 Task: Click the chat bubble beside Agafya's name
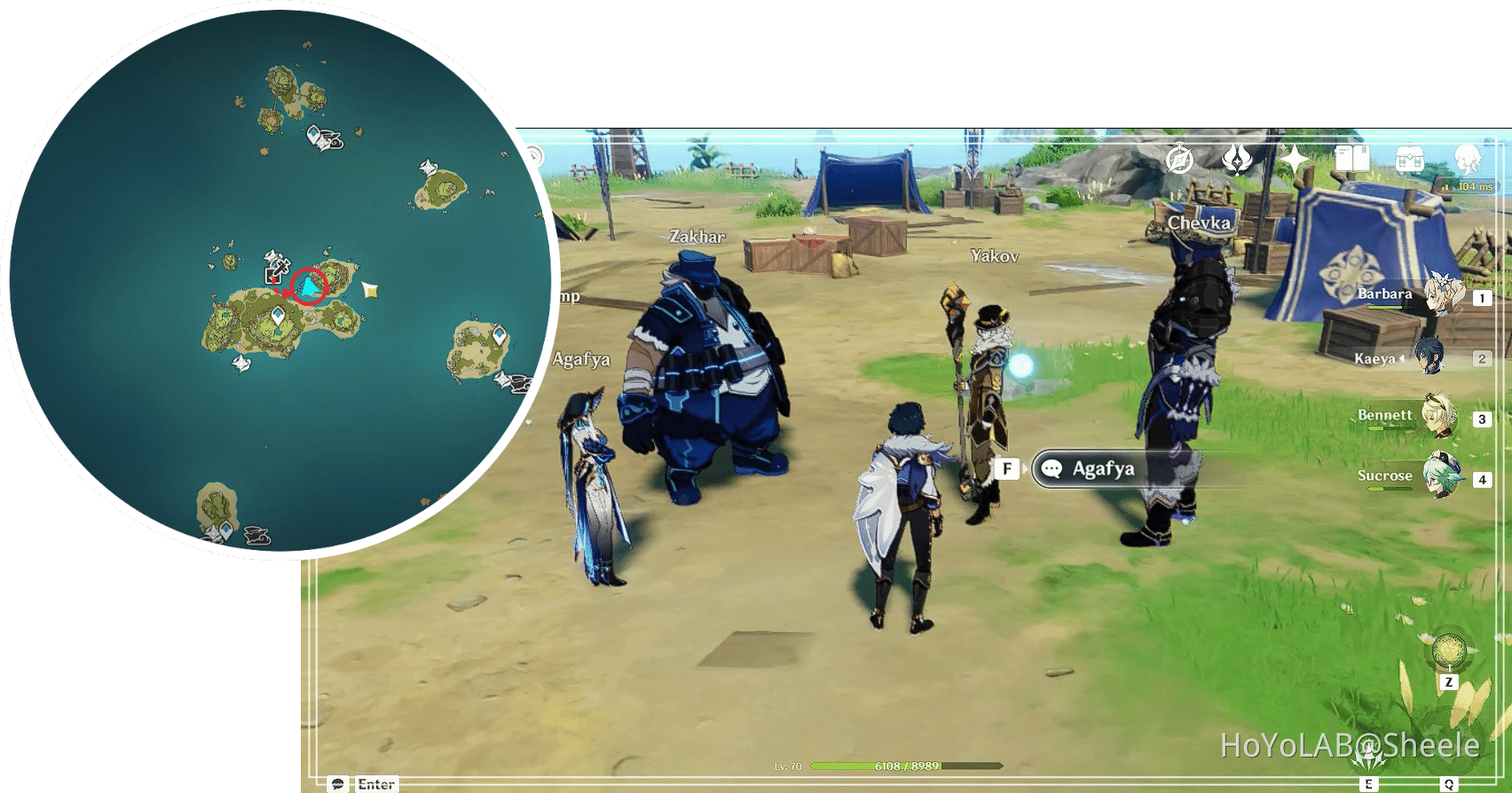pos(1052,468)
